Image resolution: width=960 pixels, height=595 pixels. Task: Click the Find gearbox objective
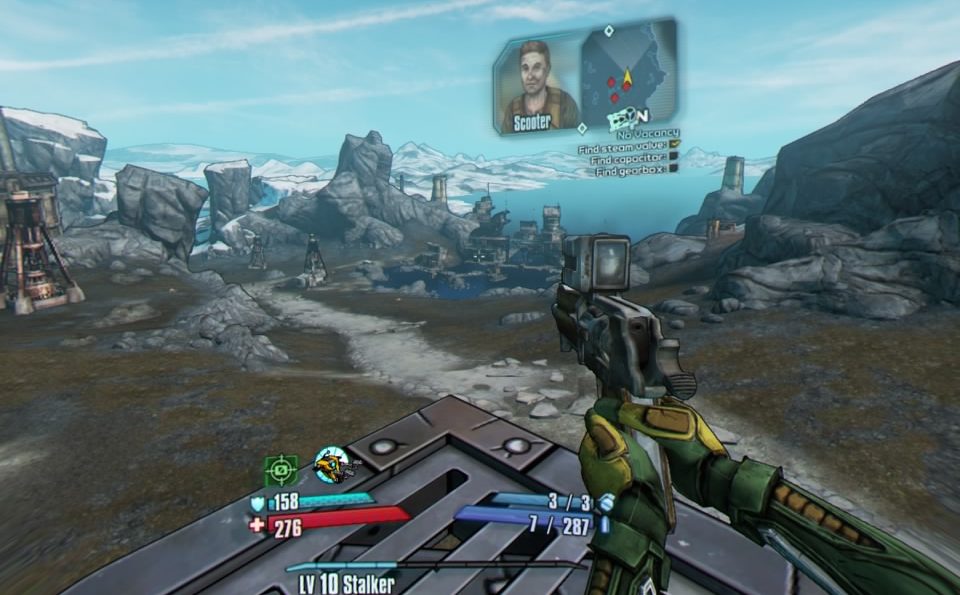point(632,171)
